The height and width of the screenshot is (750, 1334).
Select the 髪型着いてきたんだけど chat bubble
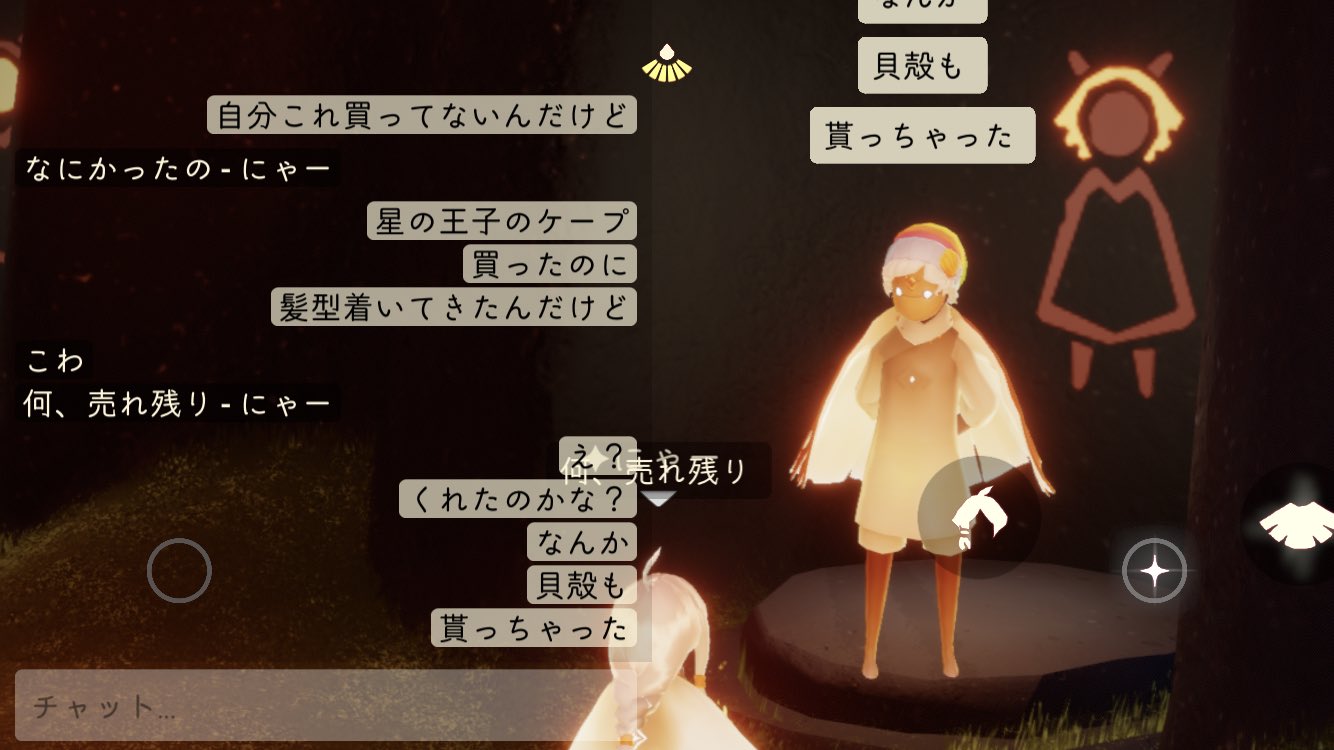(453, 308)
